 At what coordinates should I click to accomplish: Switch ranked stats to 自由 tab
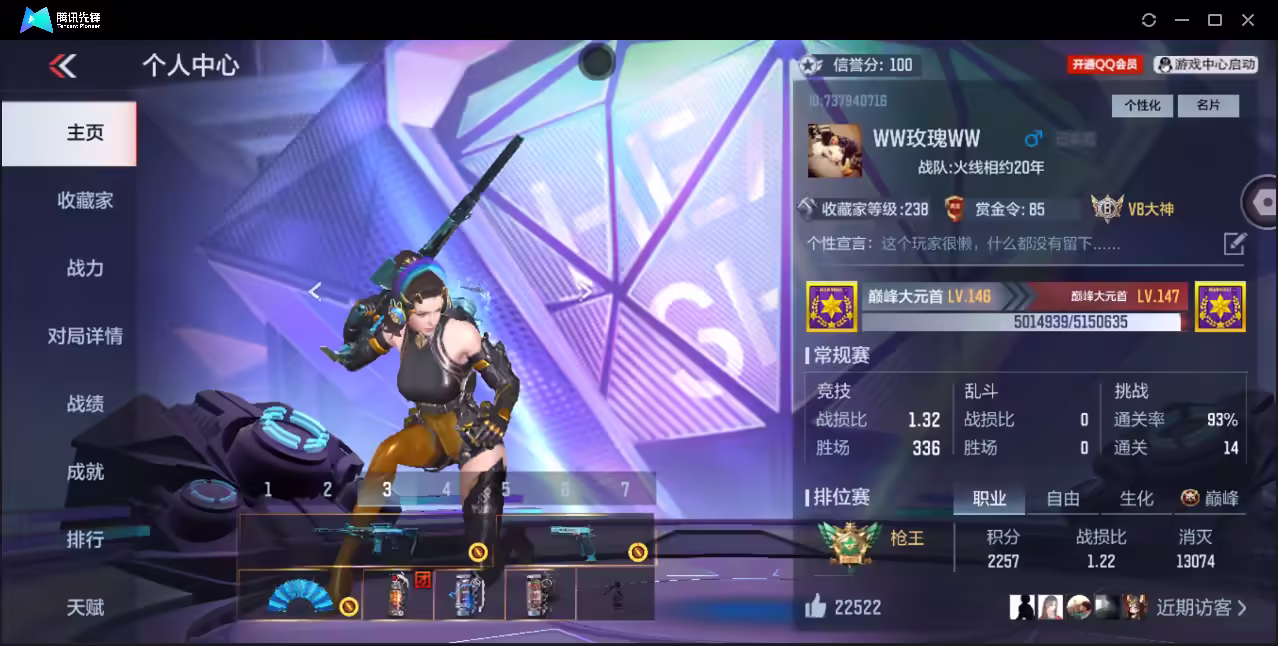(x=1062, y=498)
